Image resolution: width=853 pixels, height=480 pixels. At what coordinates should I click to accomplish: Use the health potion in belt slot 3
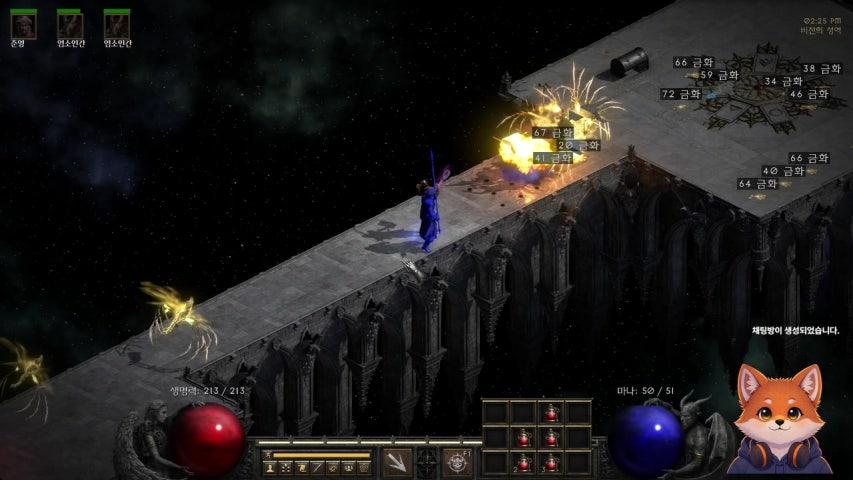coord(550,463)
